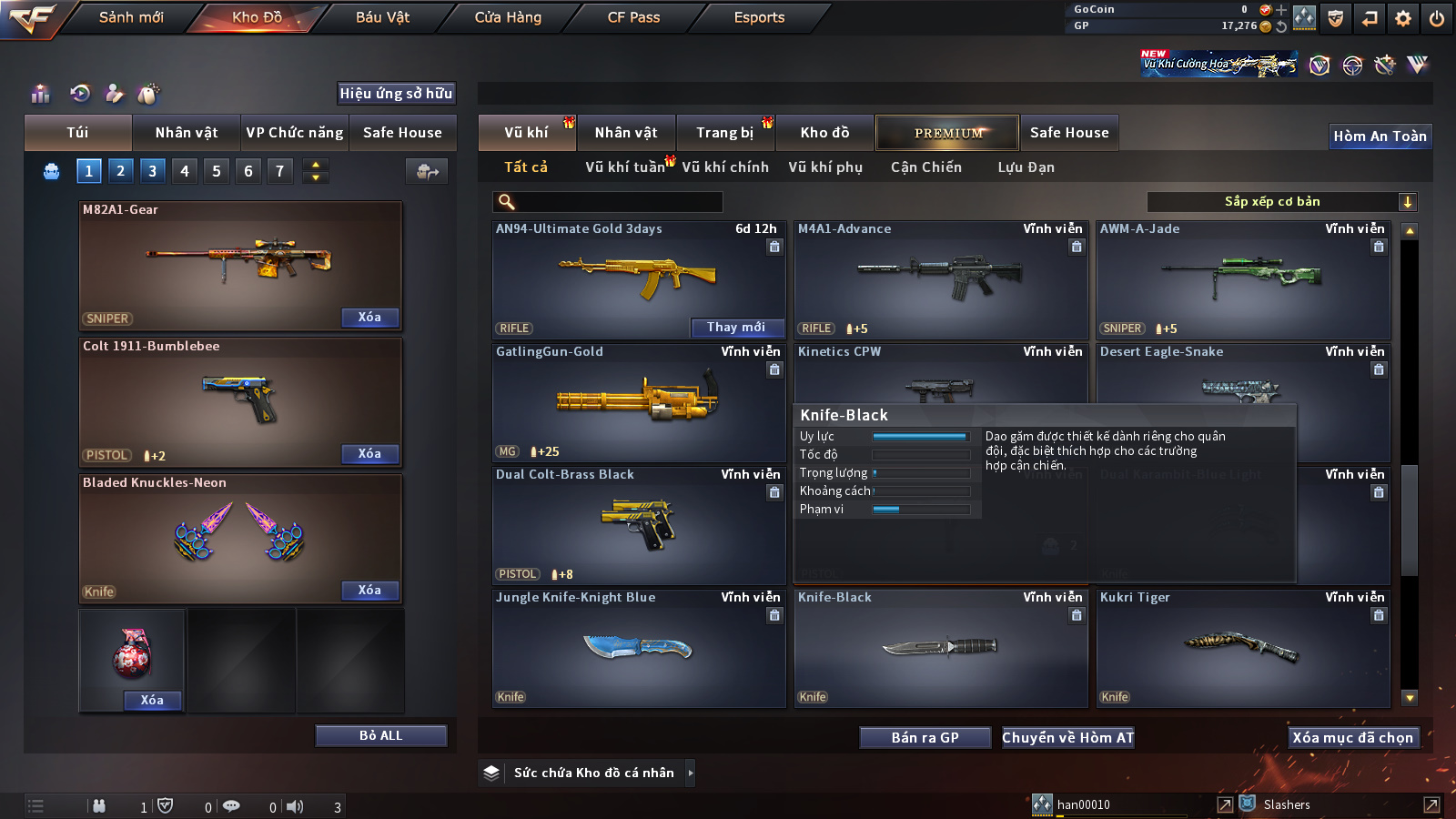The image size is (1456, 819).
Task: Click Bỏ ALL to unequip everything
Action: [380, 735]
